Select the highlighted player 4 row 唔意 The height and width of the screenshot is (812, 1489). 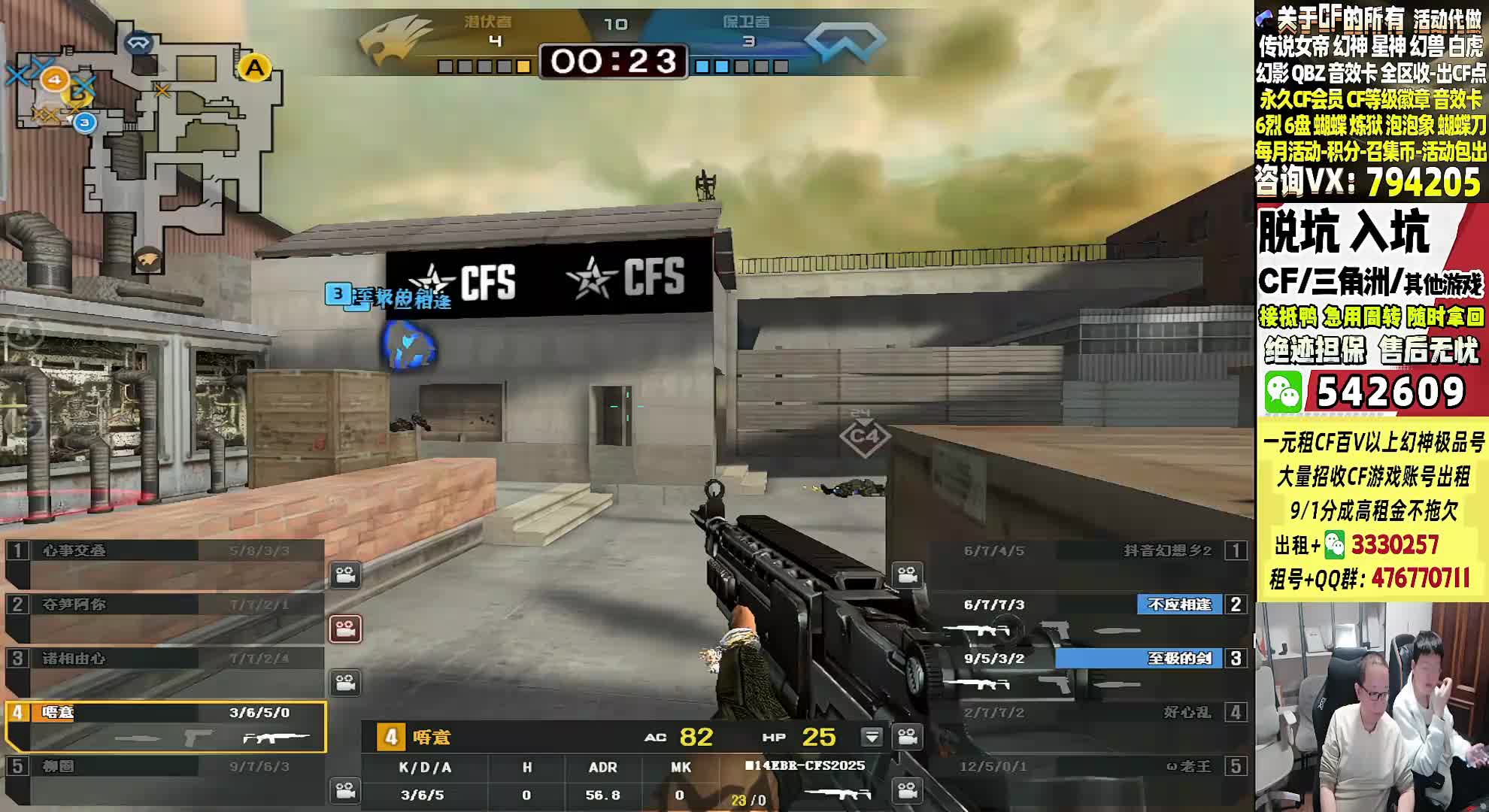tap(165, 726)
